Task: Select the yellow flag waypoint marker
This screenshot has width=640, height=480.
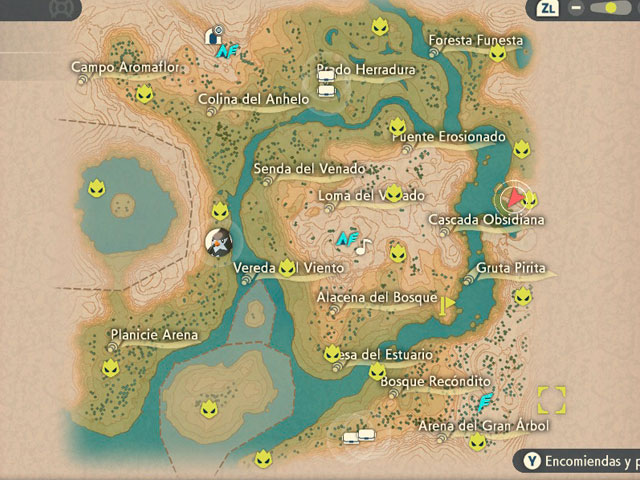Action: tap(448, 302)
